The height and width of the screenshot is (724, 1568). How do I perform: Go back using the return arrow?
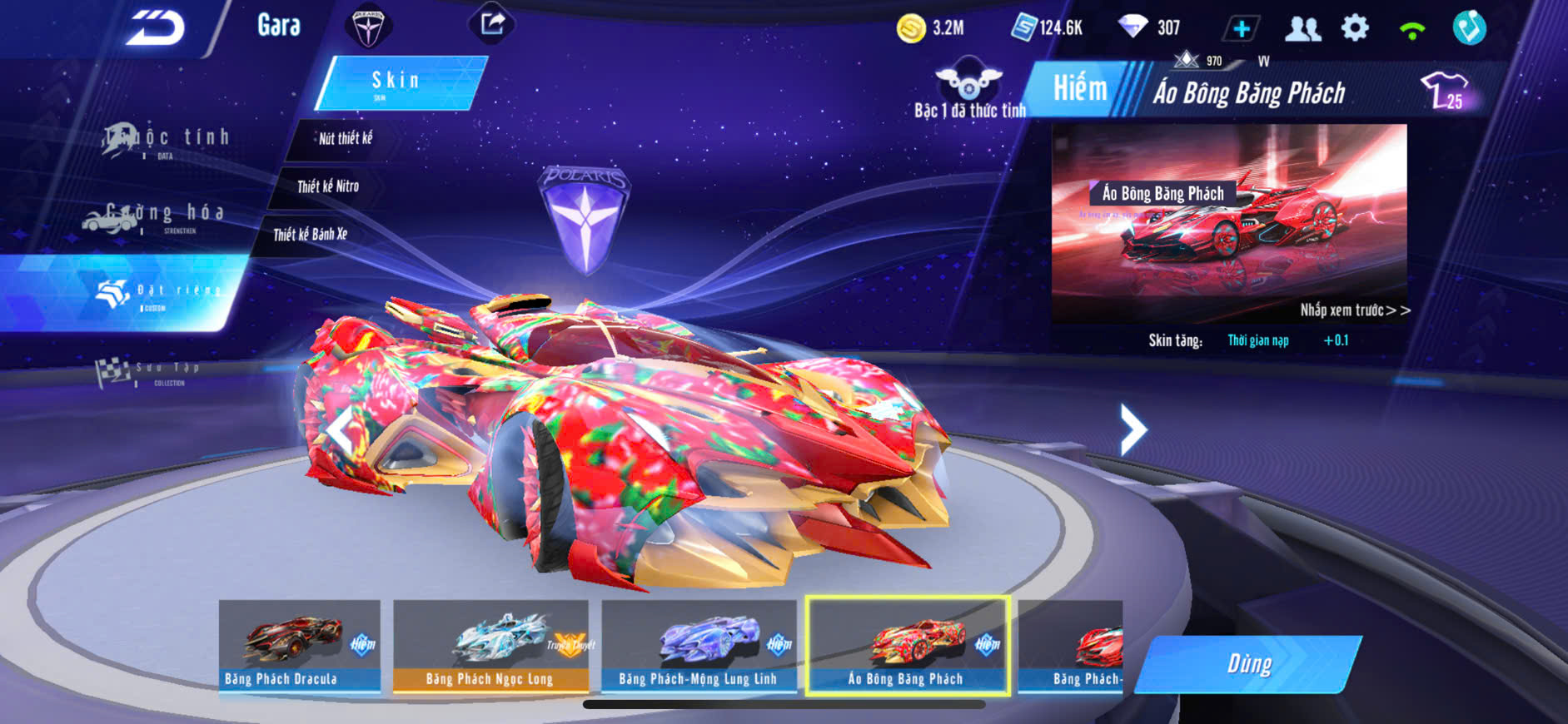[x=155, y=28]
